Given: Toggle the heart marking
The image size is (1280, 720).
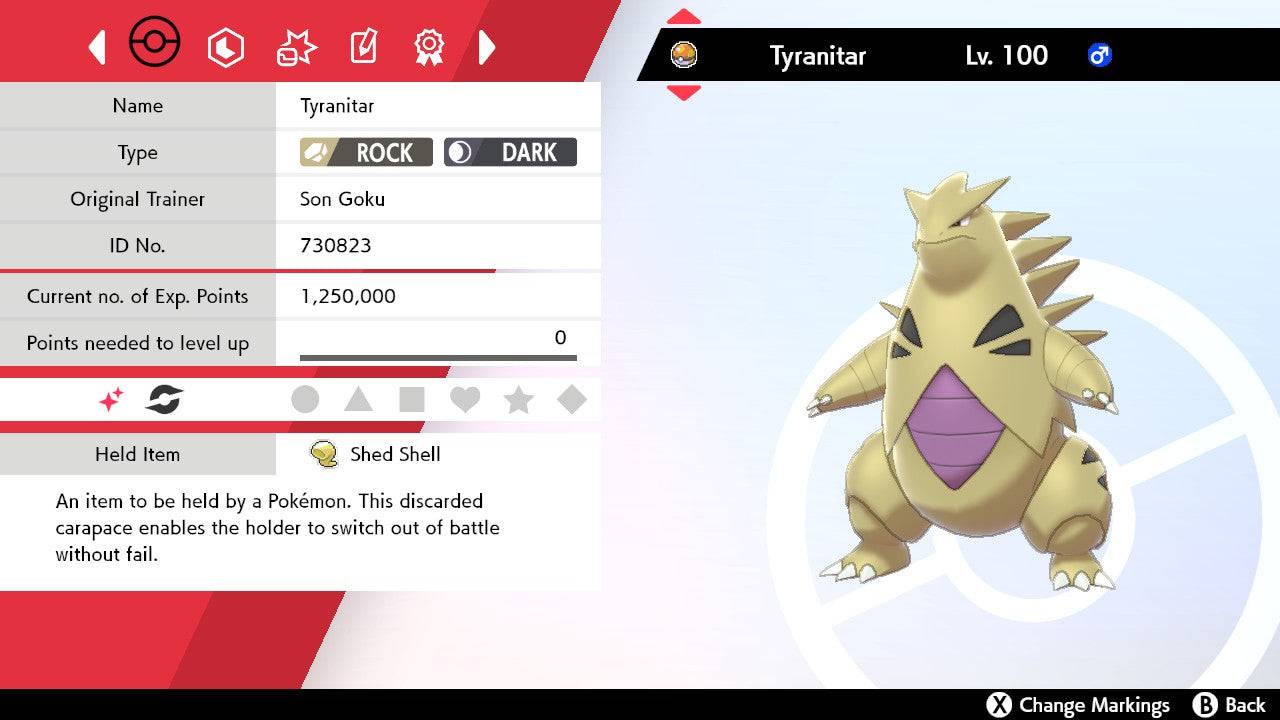Looking at the screenshot, I should pyautogui.click(x=465, y=400).
